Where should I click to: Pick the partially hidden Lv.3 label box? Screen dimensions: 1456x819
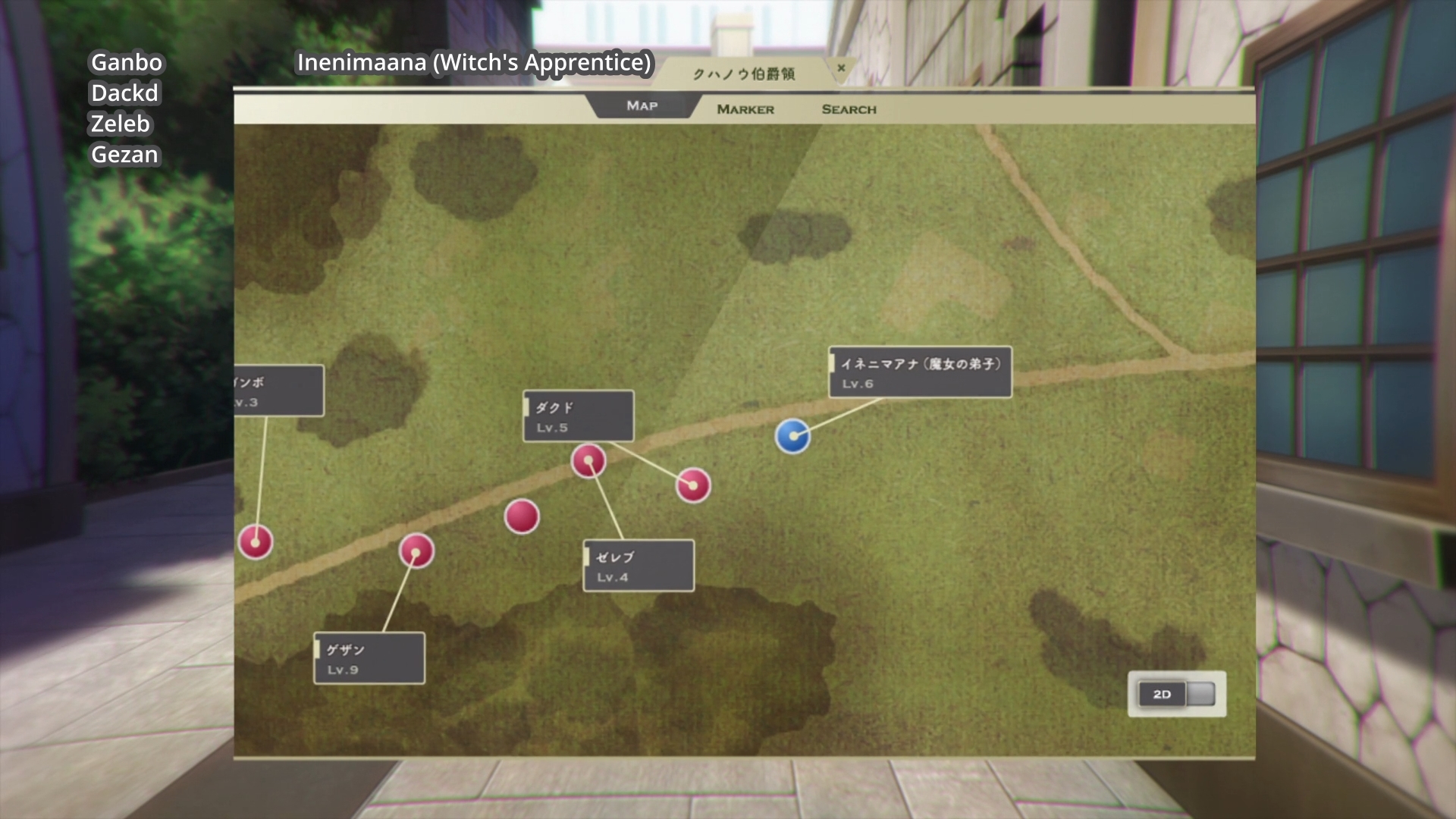pyautogui.click(x=278, y=391)
